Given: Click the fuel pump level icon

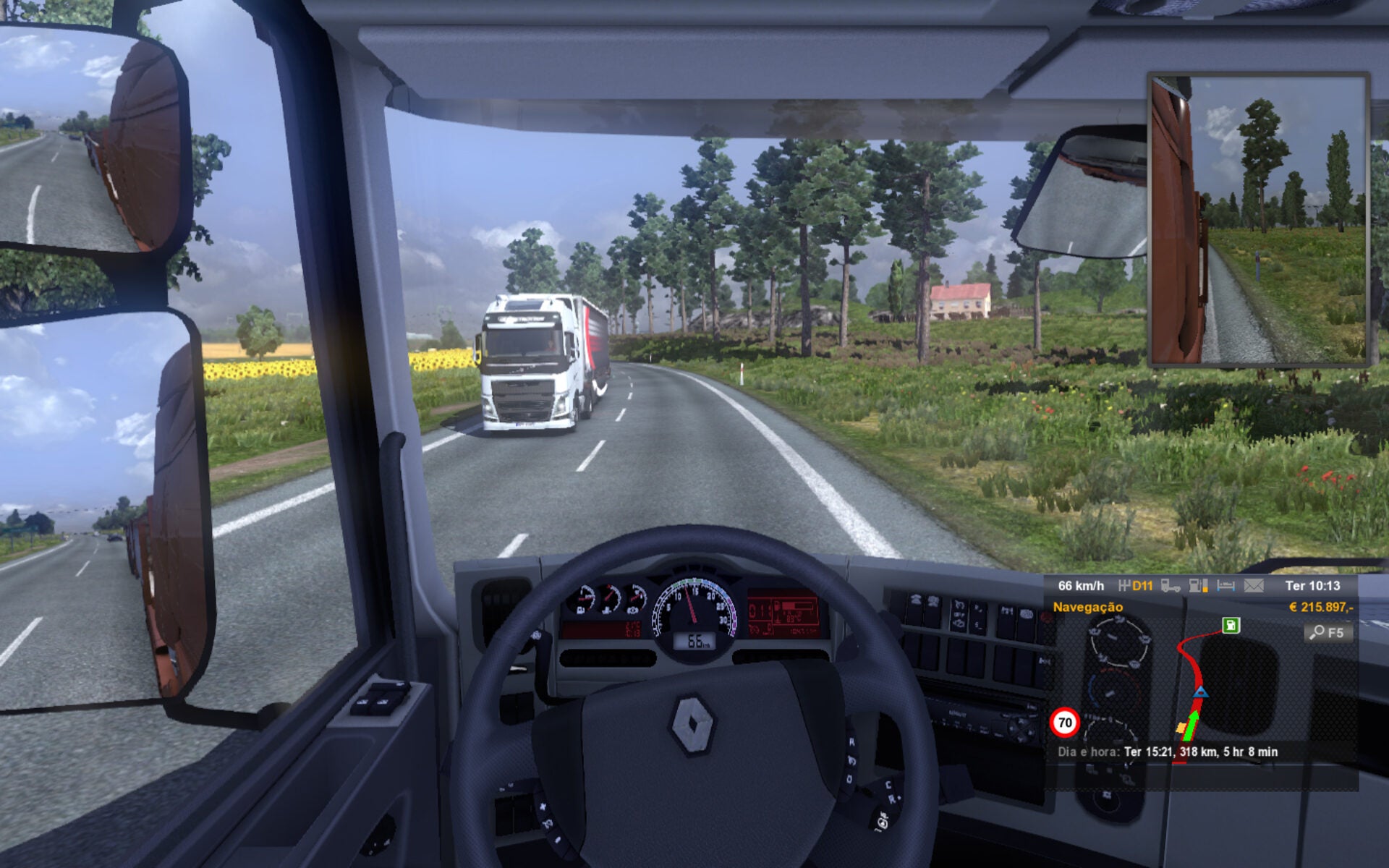Looking at the screenshot, I should click(x=1198, y=586).
